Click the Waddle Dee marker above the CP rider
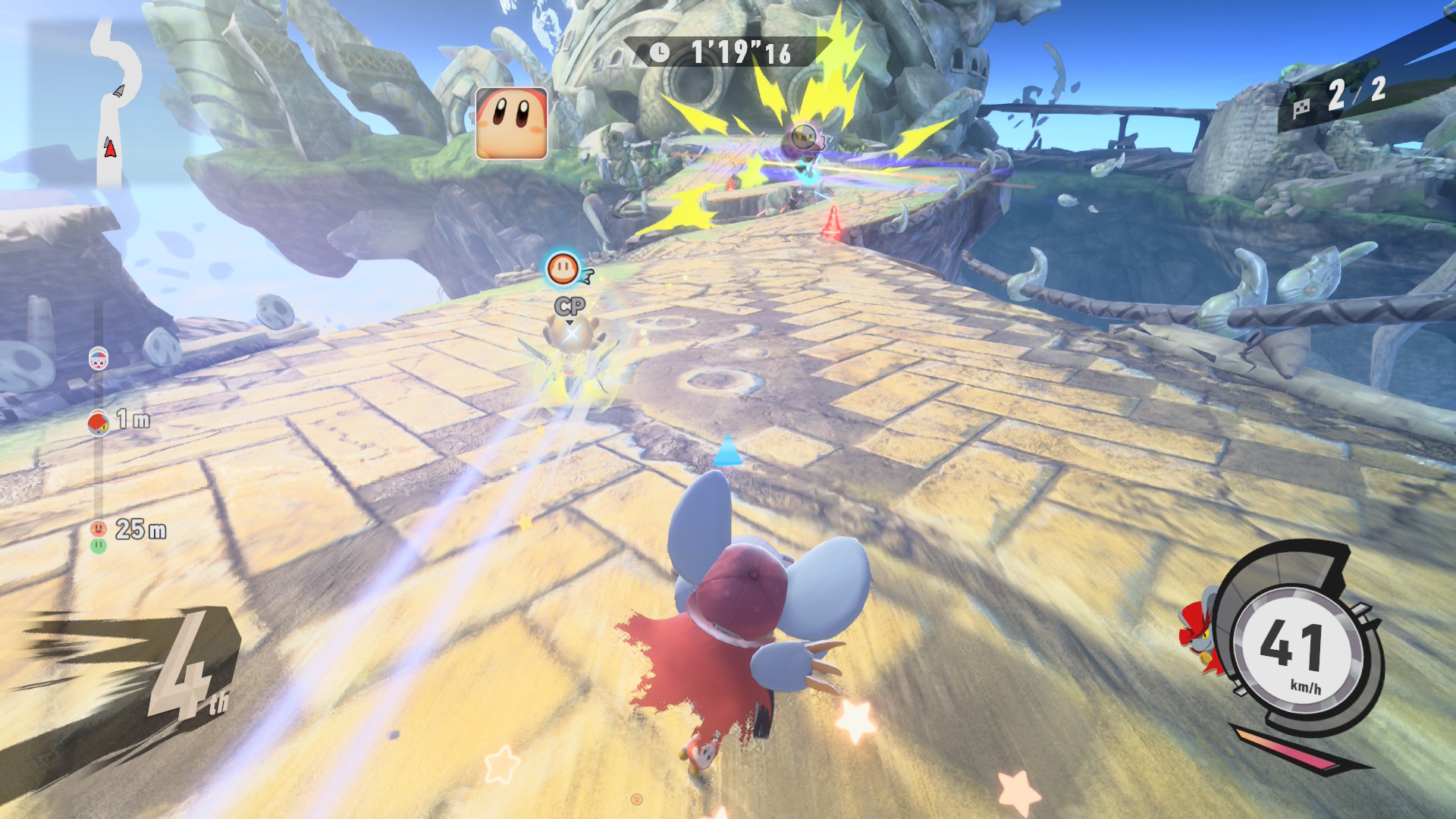Image resolution: width=1456 pixels, height=819 pixels. click(563, 268)
